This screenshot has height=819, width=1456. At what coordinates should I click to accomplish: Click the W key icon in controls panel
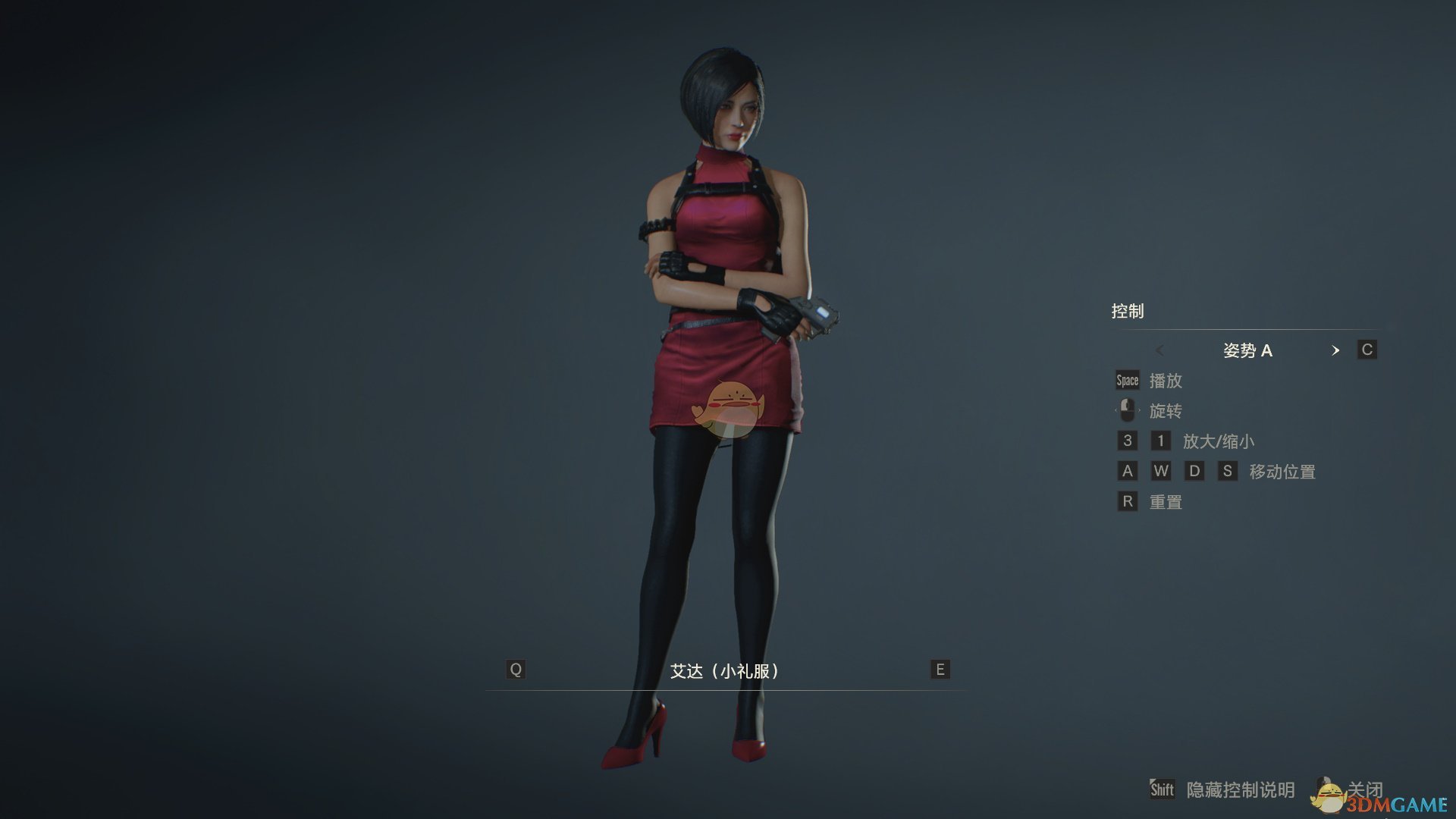[1161, 471]
